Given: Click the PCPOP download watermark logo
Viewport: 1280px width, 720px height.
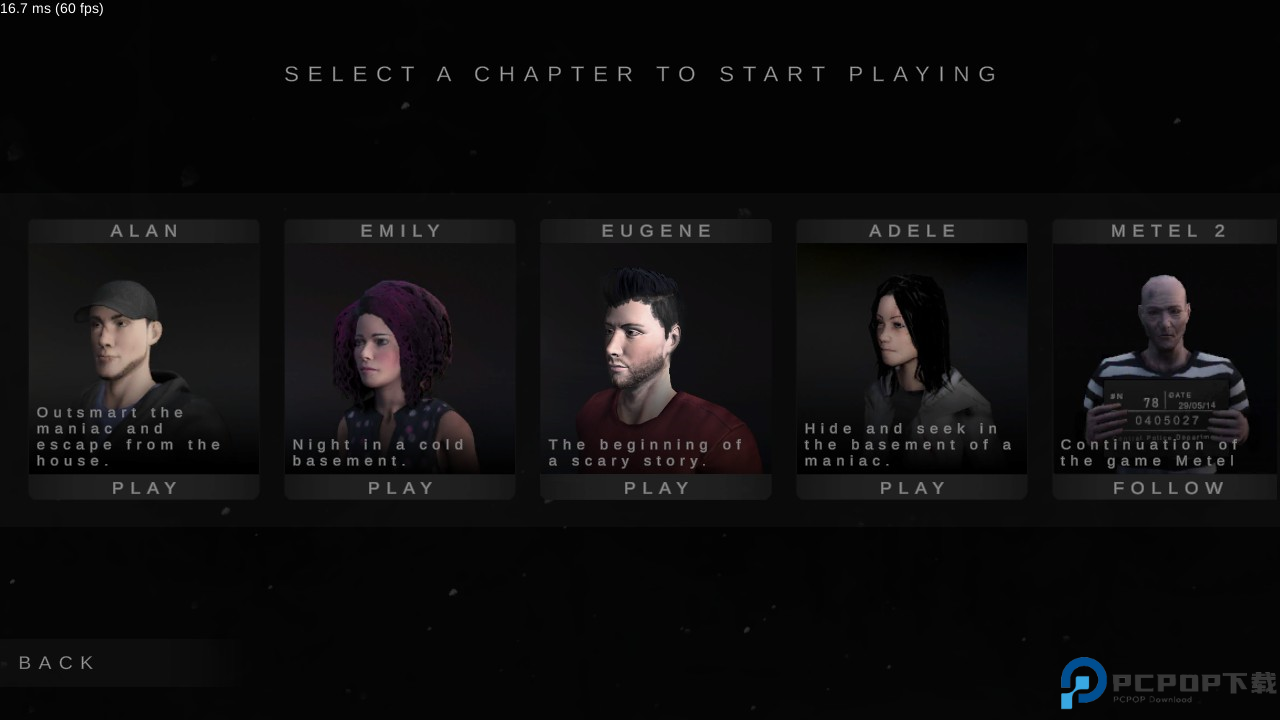Looking at the screenshot, I should click(x=1168, y=684).
